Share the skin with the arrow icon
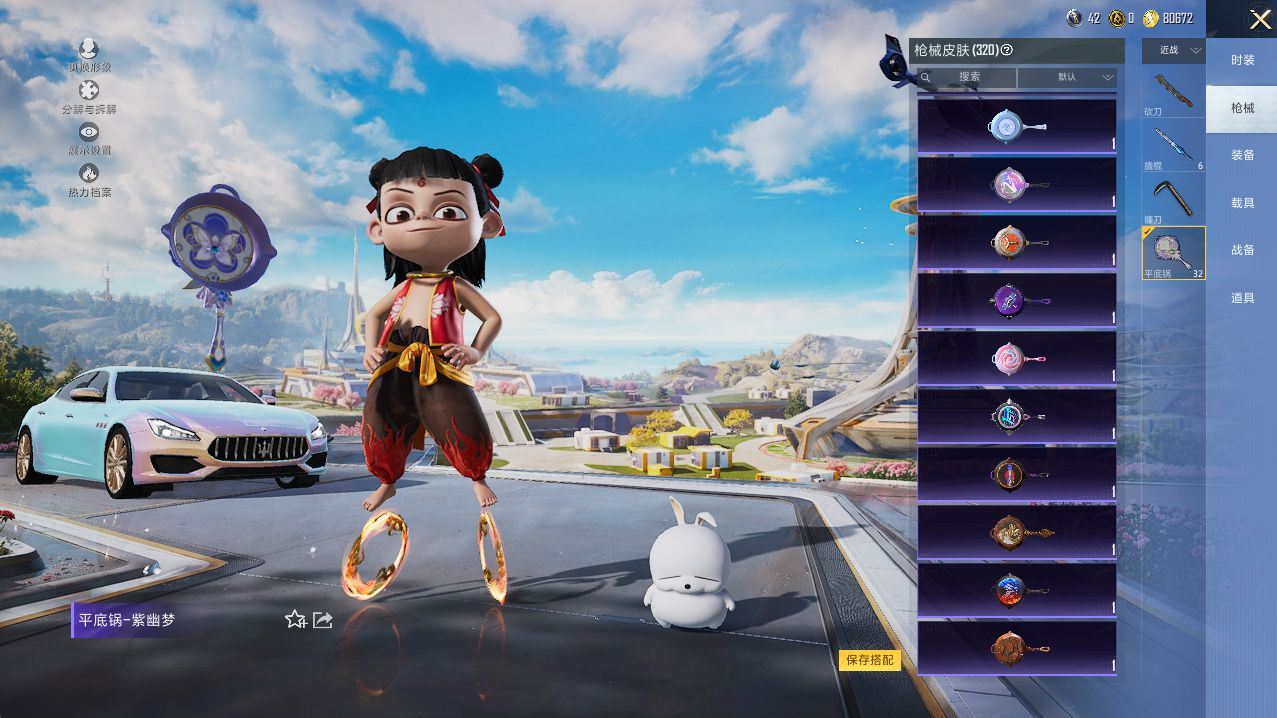 pos(323,620)
